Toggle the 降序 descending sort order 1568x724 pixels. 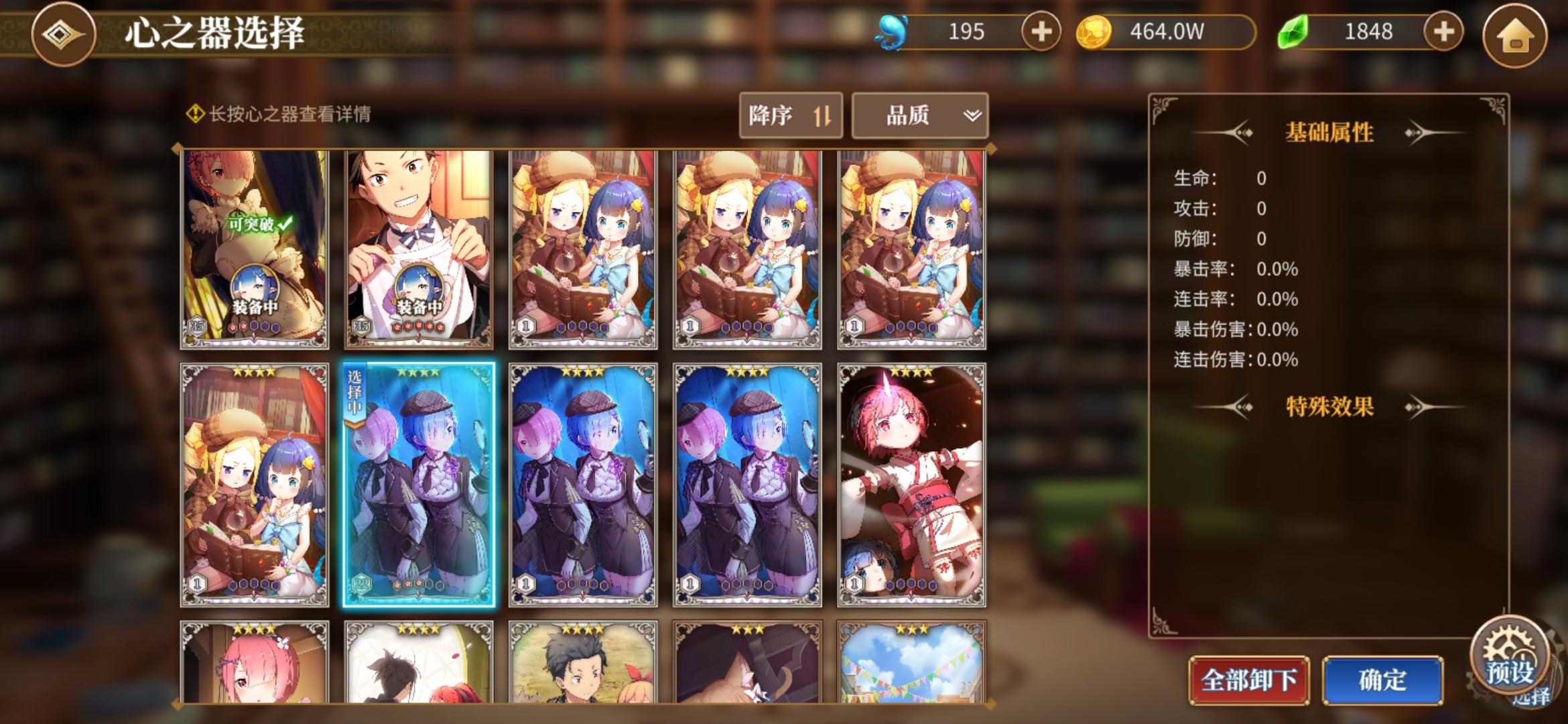791,115
